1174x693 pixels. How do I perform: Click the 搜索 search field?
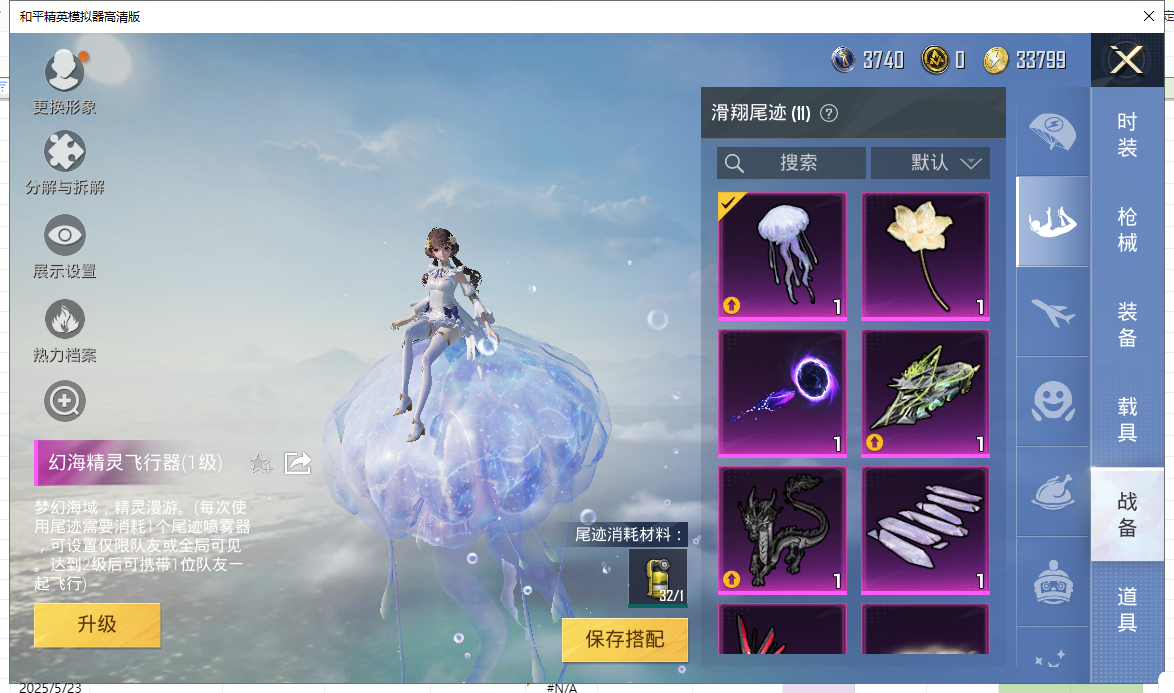[791, 163]
